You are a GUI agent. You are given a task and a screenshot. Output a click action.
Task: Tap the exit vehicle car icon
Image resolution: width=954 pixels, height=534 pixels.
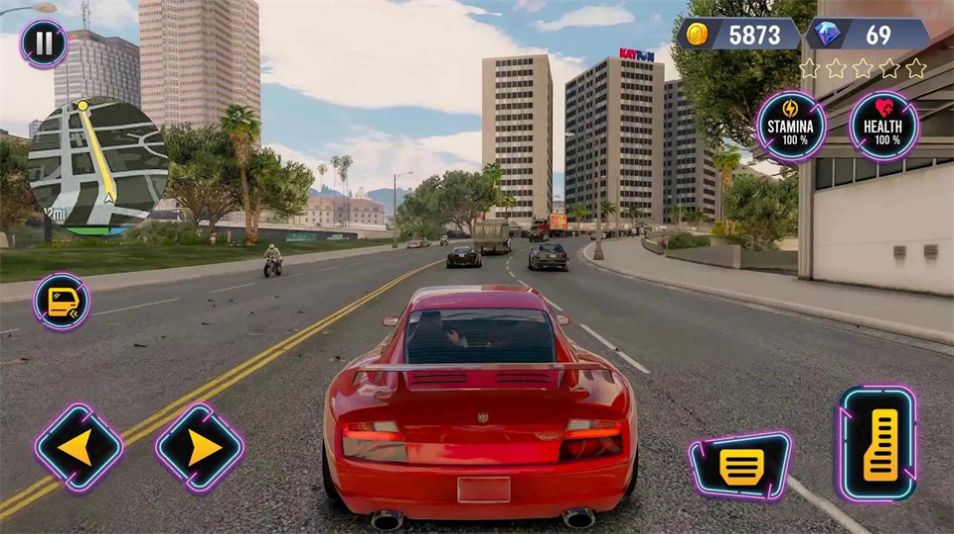point(62,302)
